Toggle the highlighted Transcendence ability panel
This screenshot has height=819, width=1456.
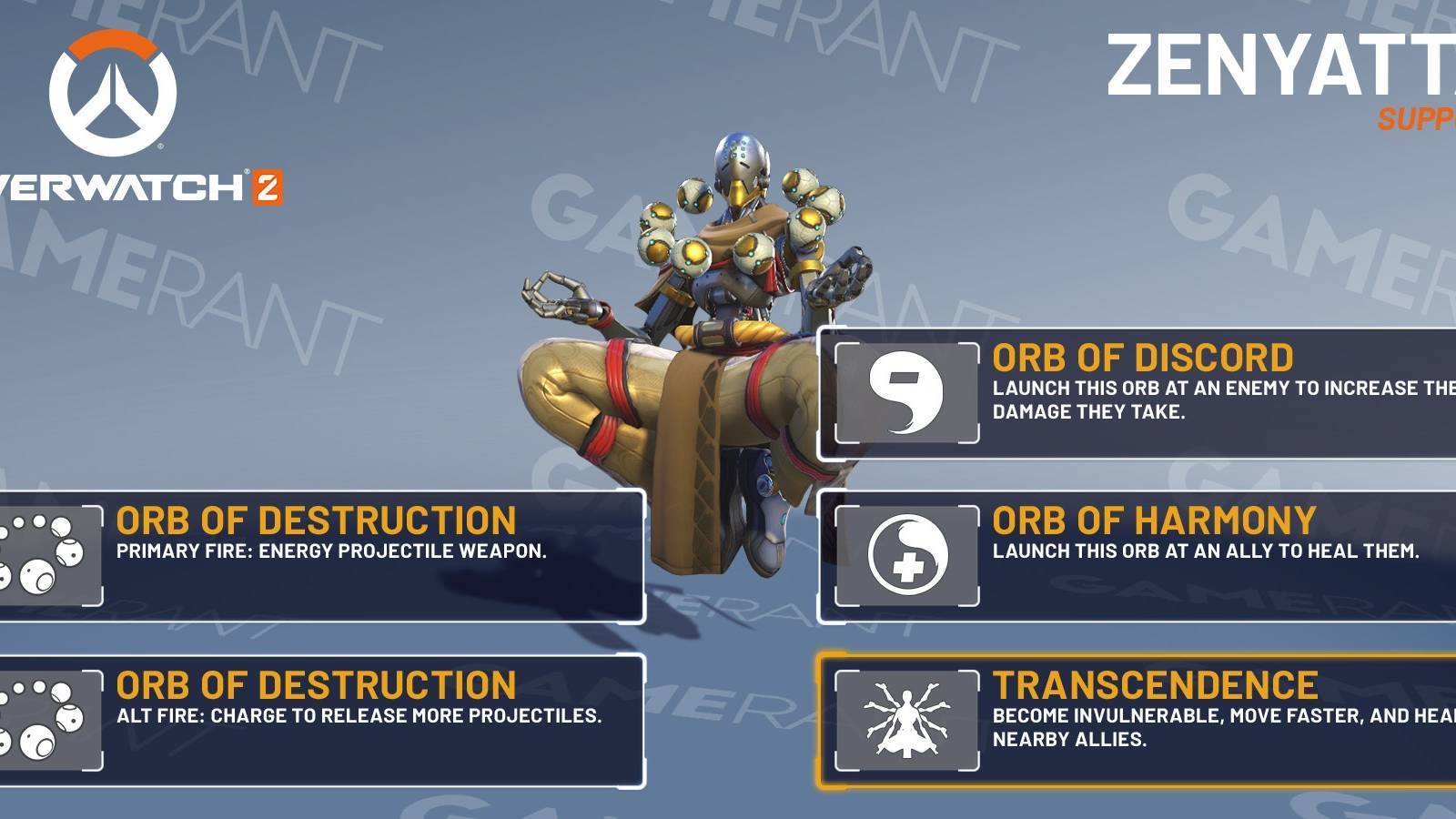click(1137, 719)
